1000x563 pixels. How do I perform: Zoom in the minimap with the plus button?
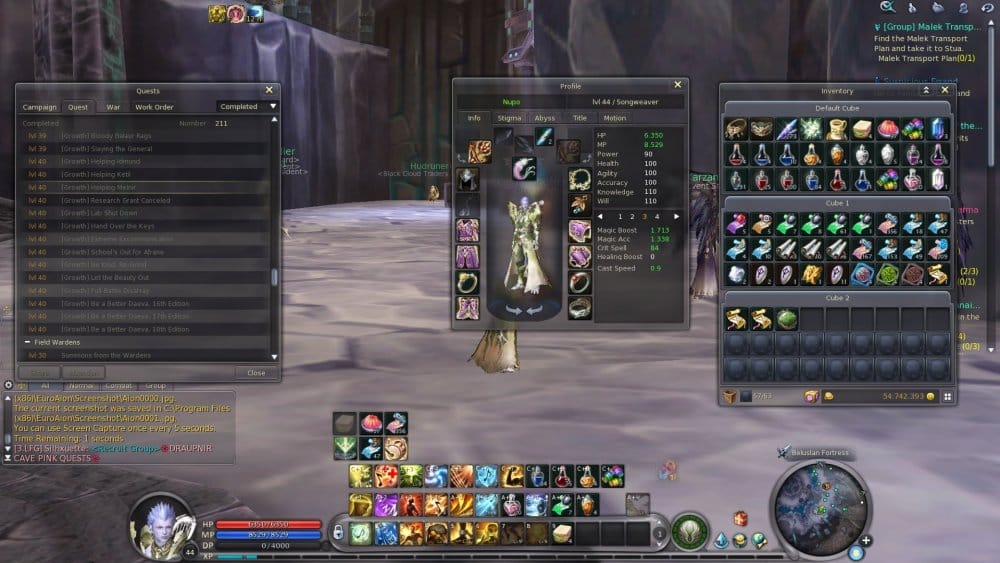(x=866, y=541)
